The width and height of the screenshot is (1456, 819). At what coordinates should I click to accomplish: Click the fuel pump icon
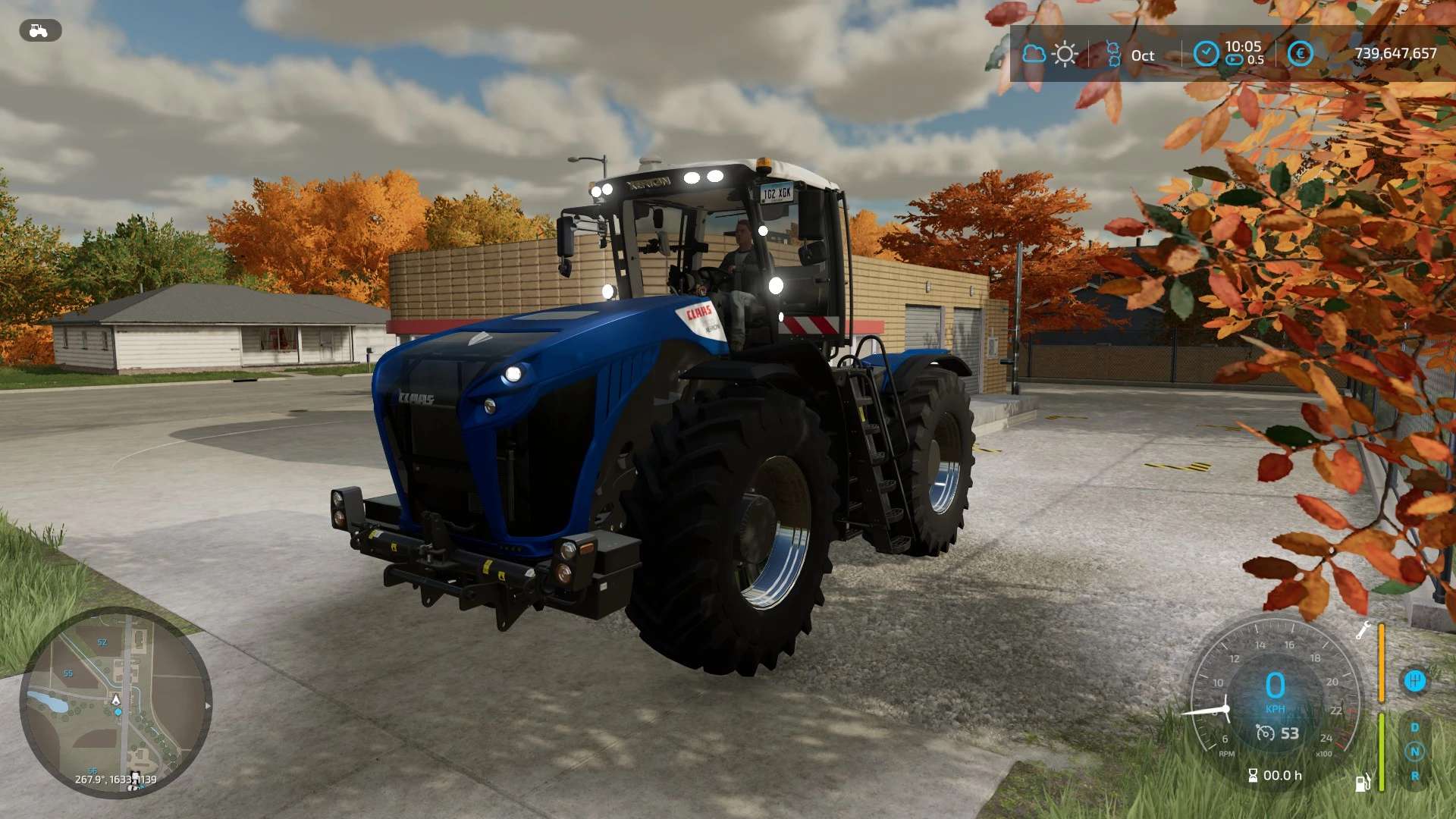pos(1363,782)
